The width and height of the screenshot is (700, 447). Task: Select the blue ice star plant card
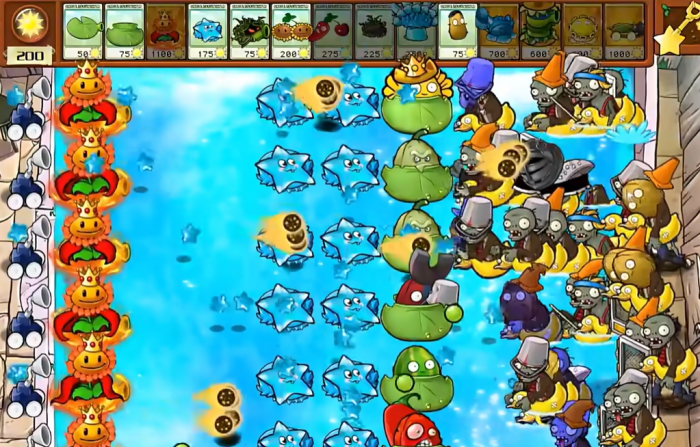207,30
